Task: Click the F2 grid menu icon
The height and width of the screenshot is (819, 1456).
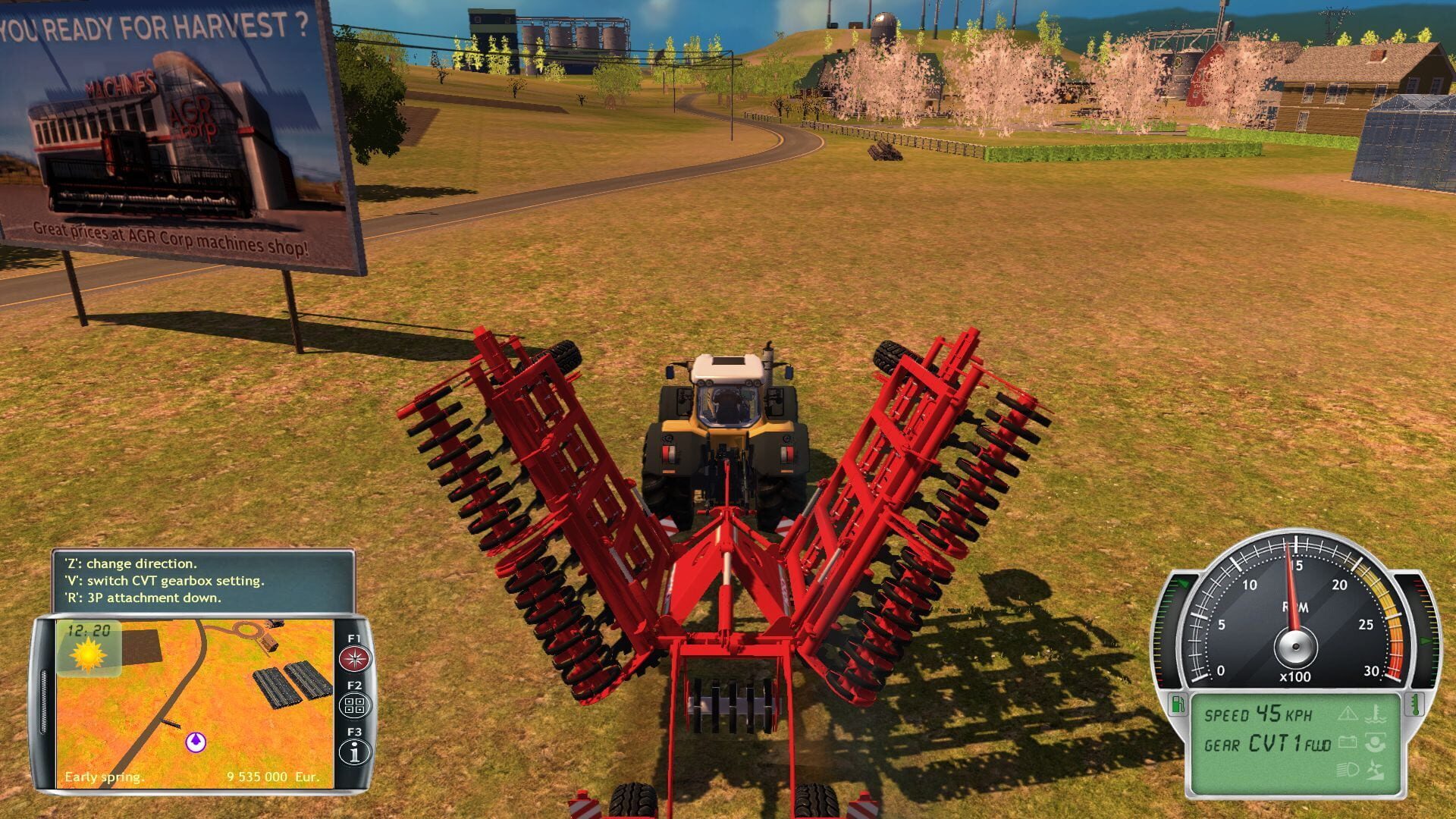Action: [x=355, y=704]
